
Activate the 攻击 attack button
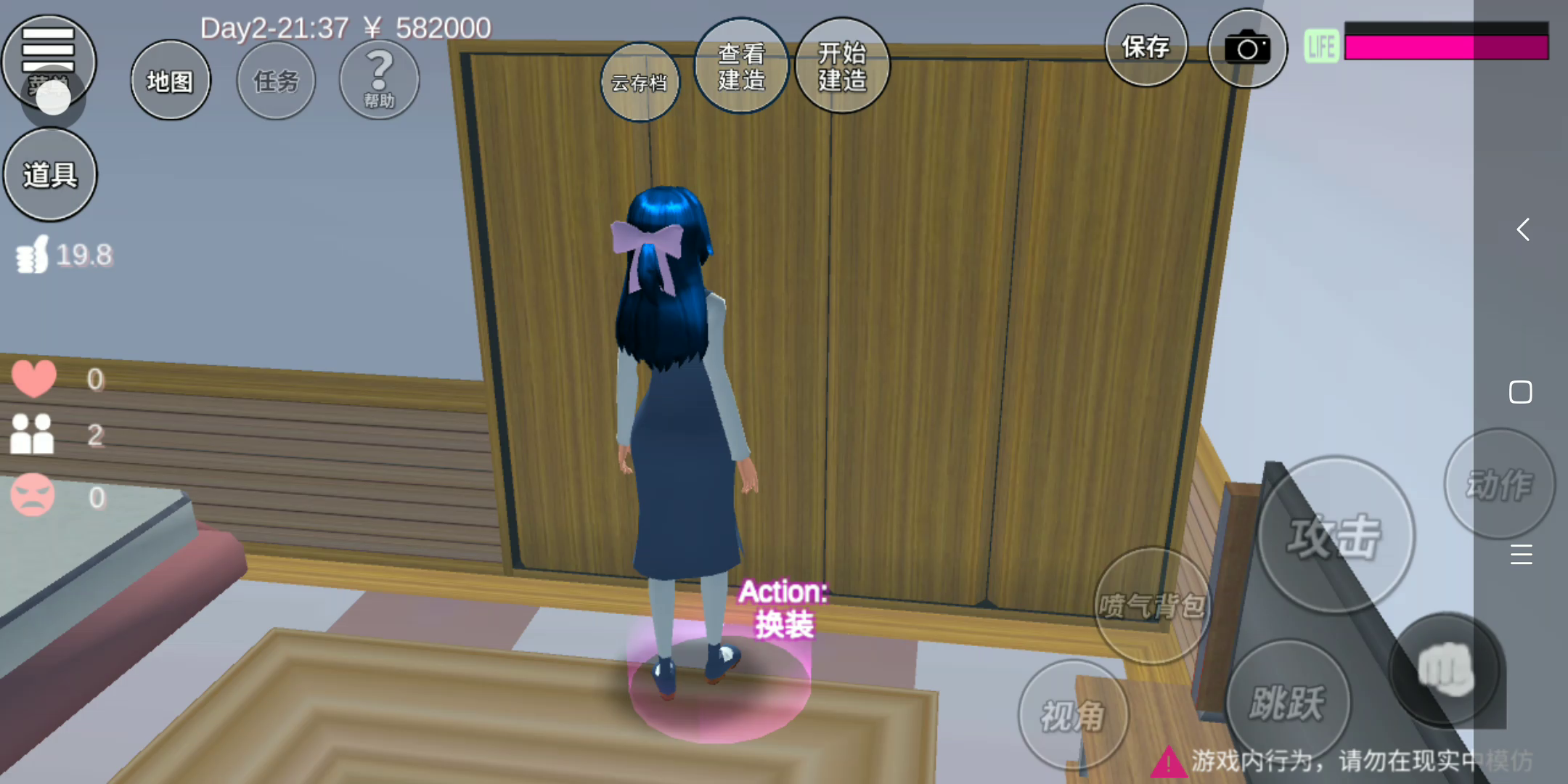[x=1335, y=536]
